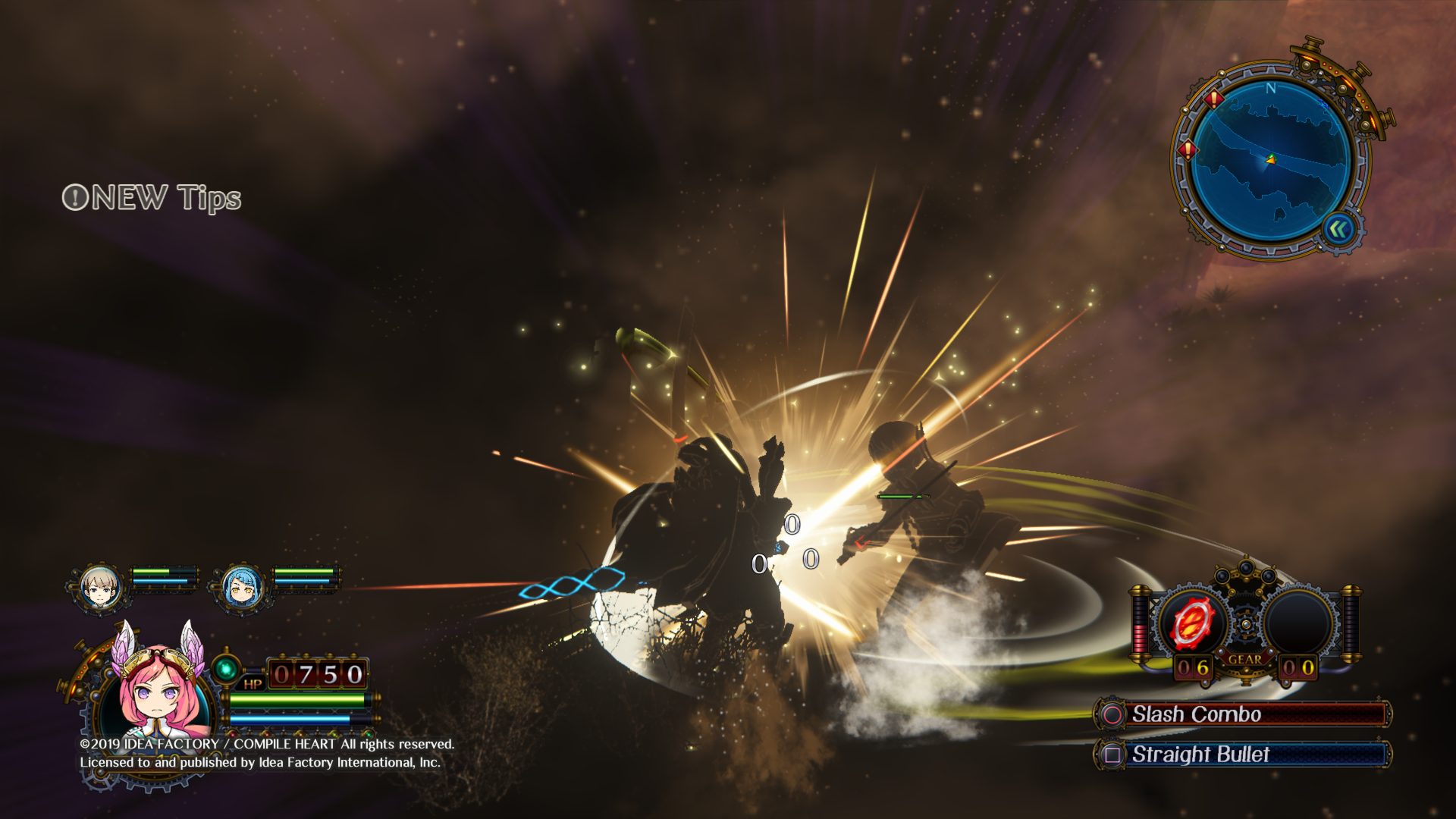This screenshot has width=1456, height=819.
Task: Select the Slash Combo skill bar
Action: coord(1244,714)
